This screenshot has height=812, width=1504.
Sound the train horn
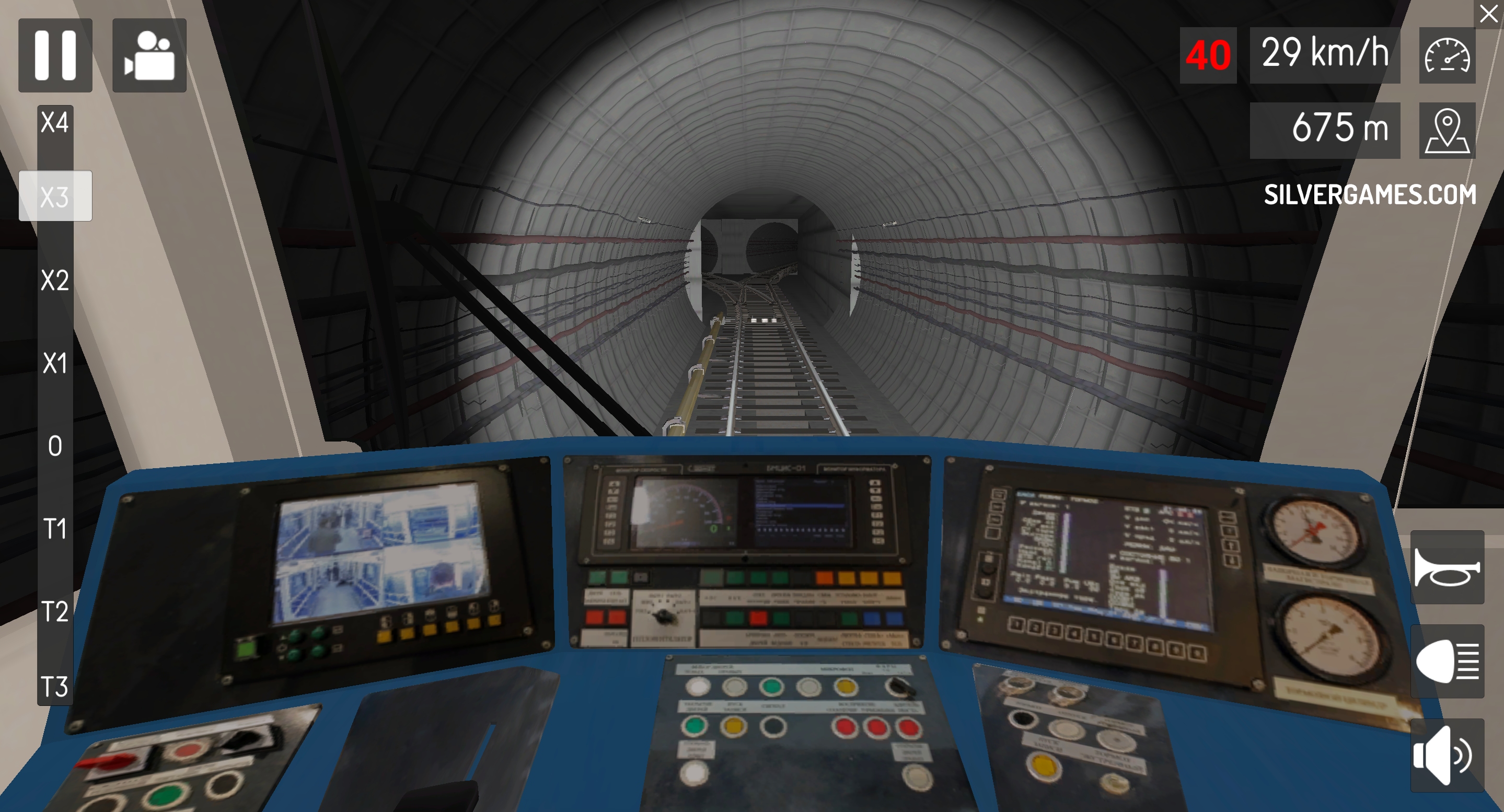[x=1447, y=567]
